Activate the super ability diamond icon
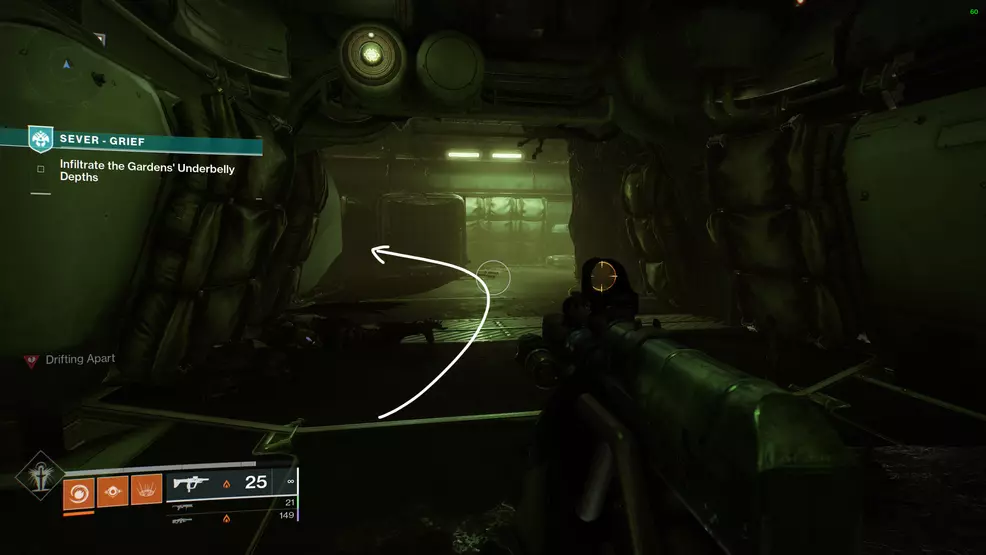 coord(39,480)
